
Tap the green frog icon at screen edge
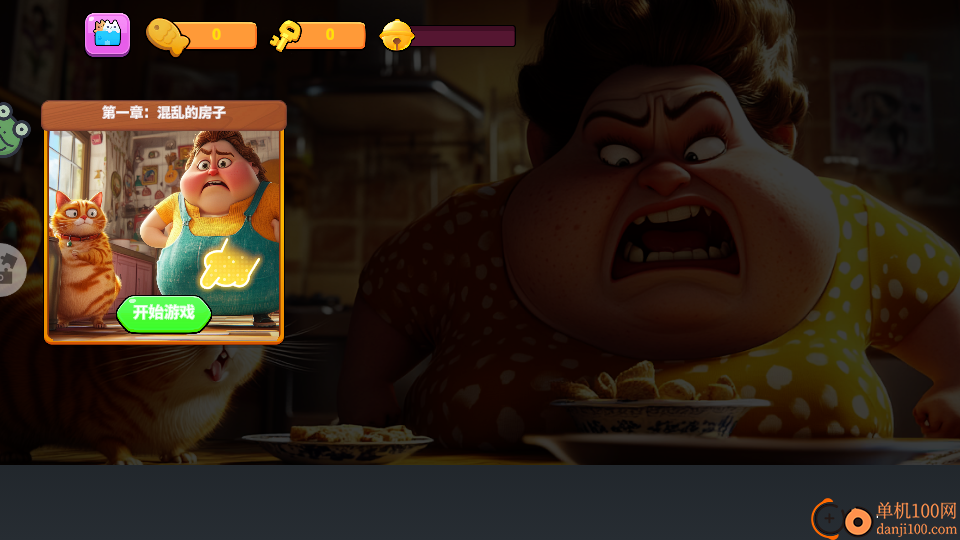[10, 132]
